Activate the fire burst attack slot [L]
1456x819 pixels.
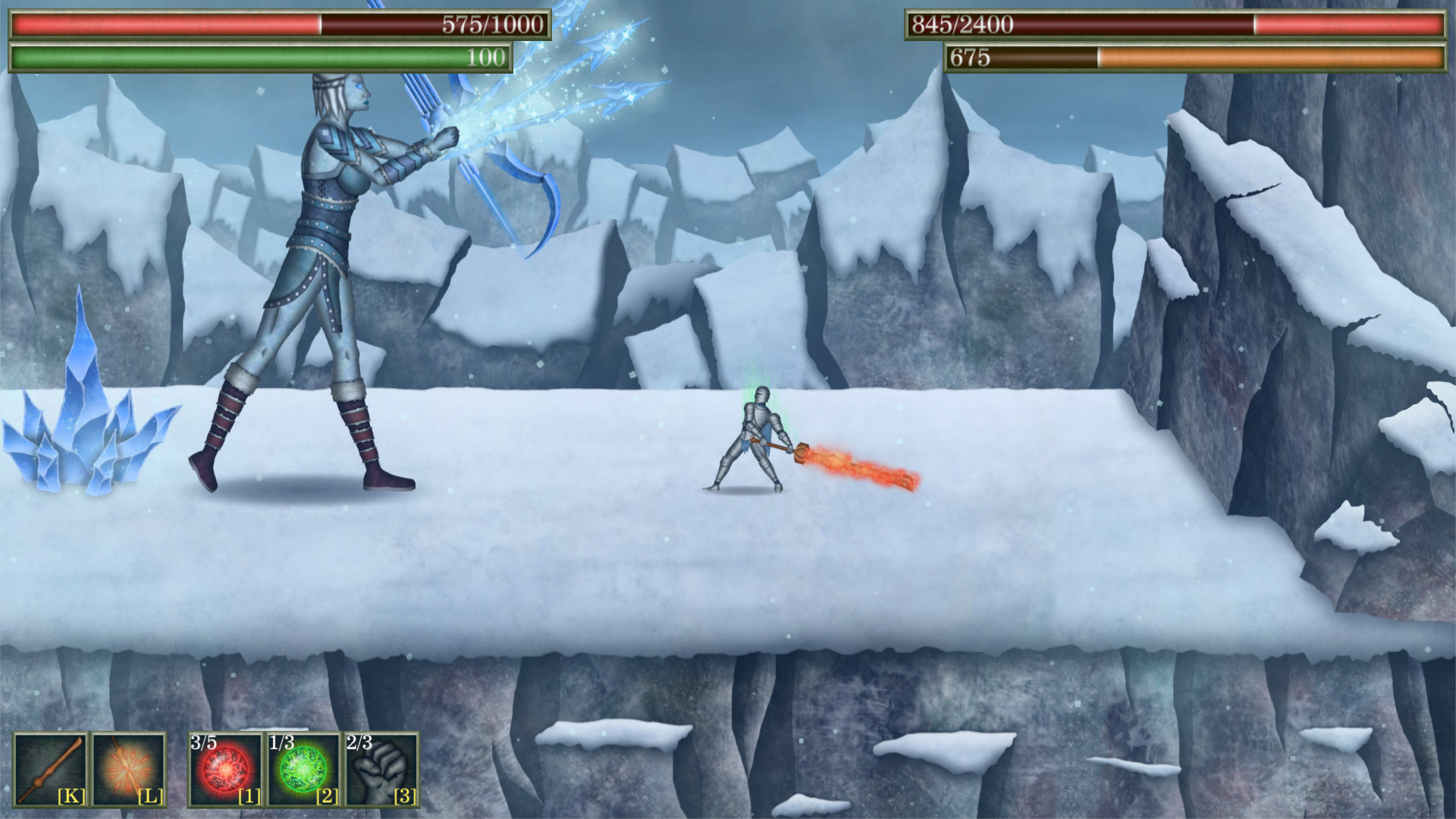point(129,768)
